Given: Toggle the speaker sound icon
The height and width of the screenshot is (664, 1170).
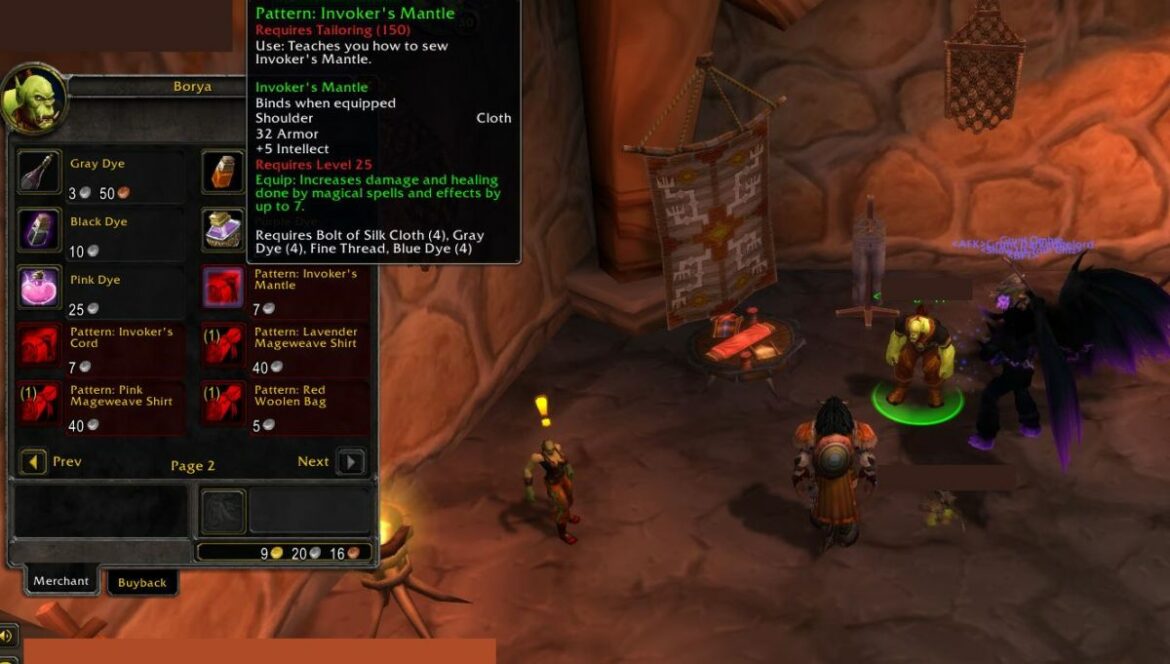Looking at the screenshot, I should point(7,636).
